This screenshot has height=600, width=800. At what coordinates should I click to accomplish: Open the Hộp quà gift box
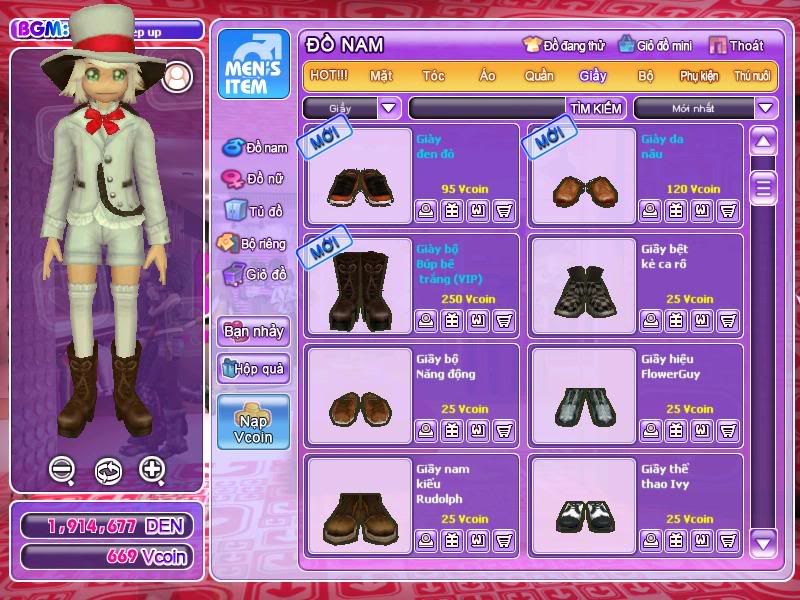click(253, 369)
